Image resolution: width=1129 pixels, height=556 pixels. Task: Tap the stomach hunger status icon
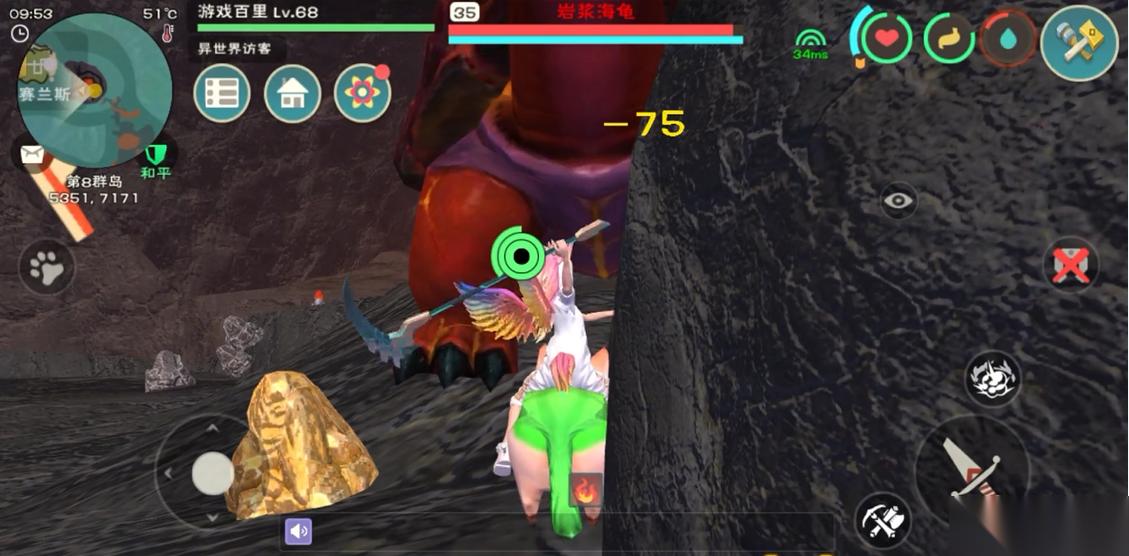[x=947, y=39]
